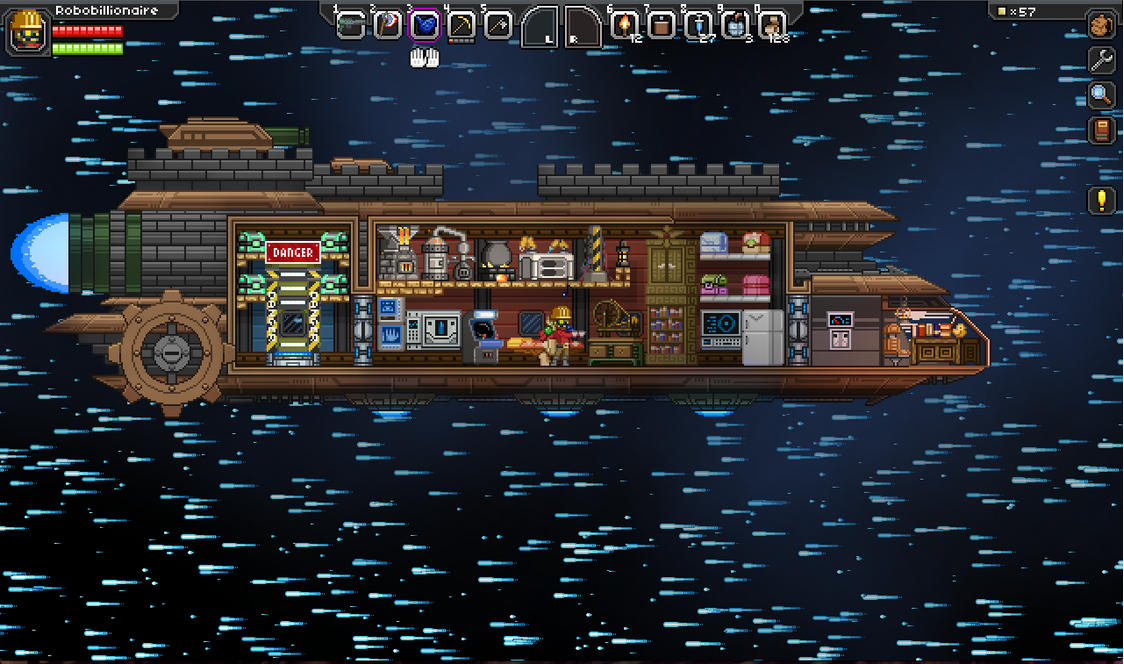The width and height of the screenshot is (1124, 664).
Task: Open the wrench crafting menu
Action: pyautogui.click(x=1101, y=60)
